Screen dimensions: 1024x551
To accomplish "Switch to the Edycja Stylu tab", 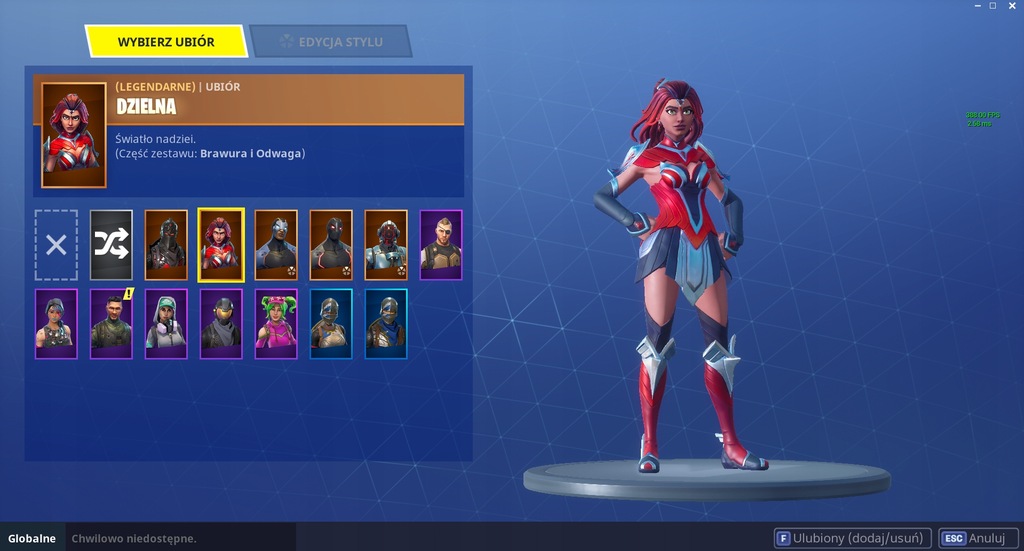I will click(331, 42).
